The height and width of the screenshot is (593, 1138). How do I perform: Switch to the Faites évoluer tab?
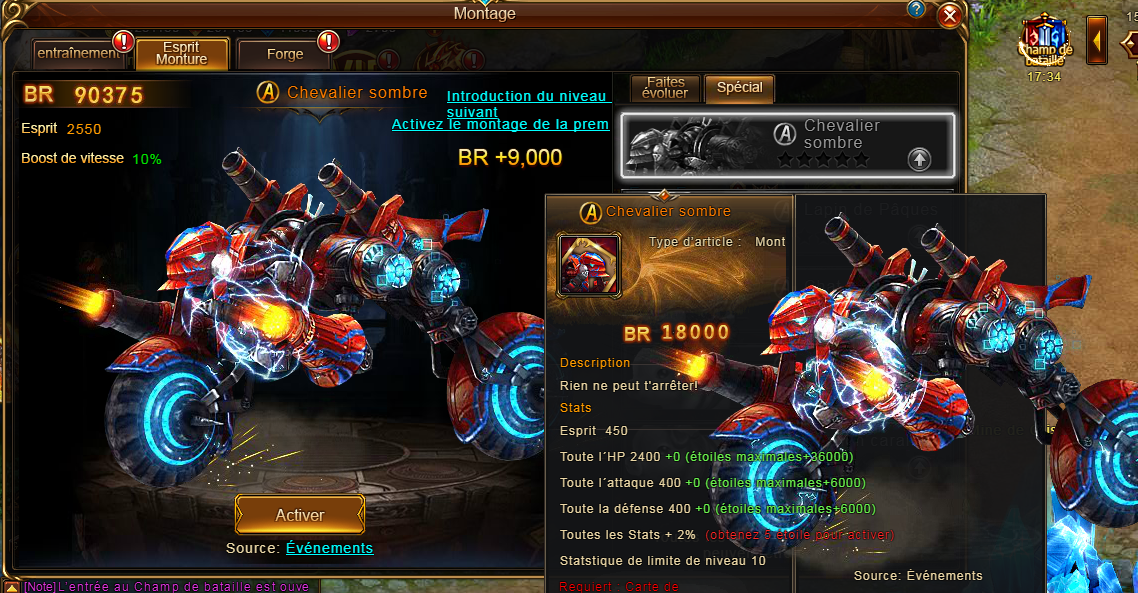click(667, 88)
